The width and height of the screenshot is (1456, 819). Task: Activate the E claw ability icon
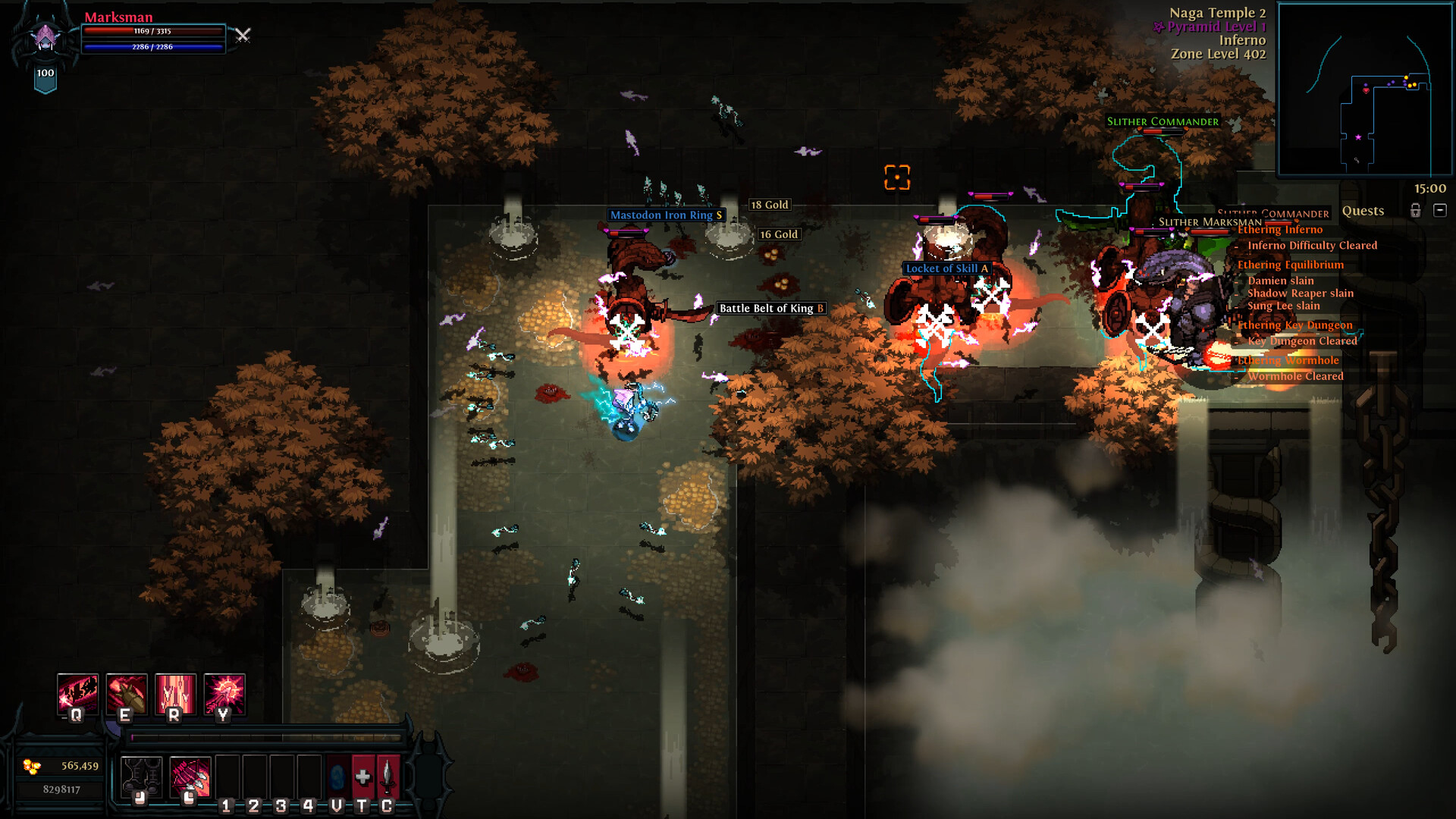(127, 694)
